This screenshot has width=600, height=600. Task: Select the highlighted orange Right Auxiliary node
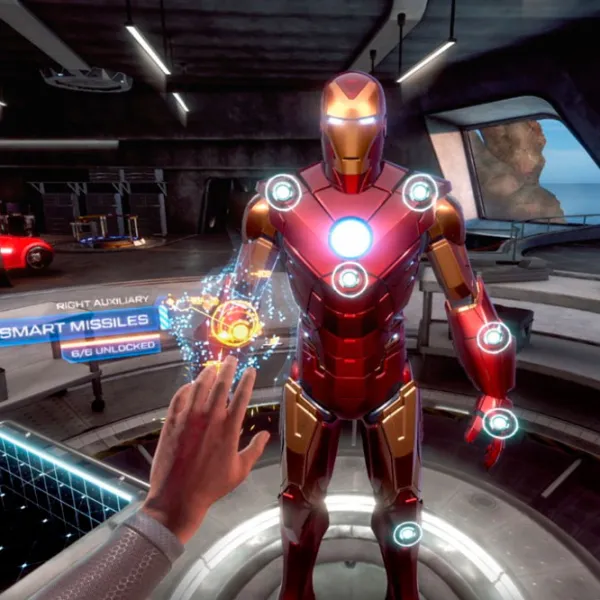tap(236, 323)
